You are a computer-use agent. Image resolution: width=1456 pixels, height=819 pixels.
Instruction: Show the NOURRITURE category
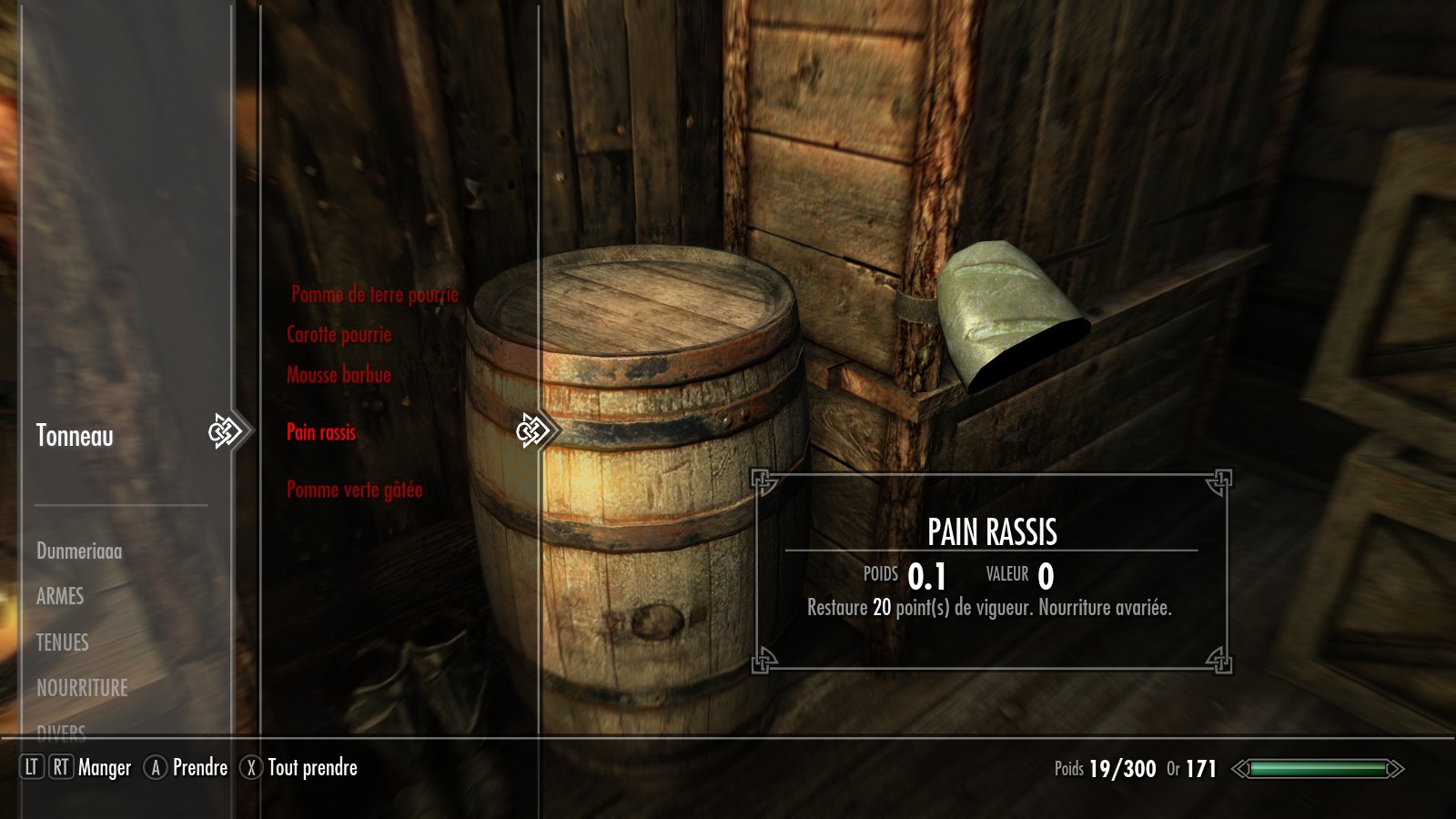(82, 688)
